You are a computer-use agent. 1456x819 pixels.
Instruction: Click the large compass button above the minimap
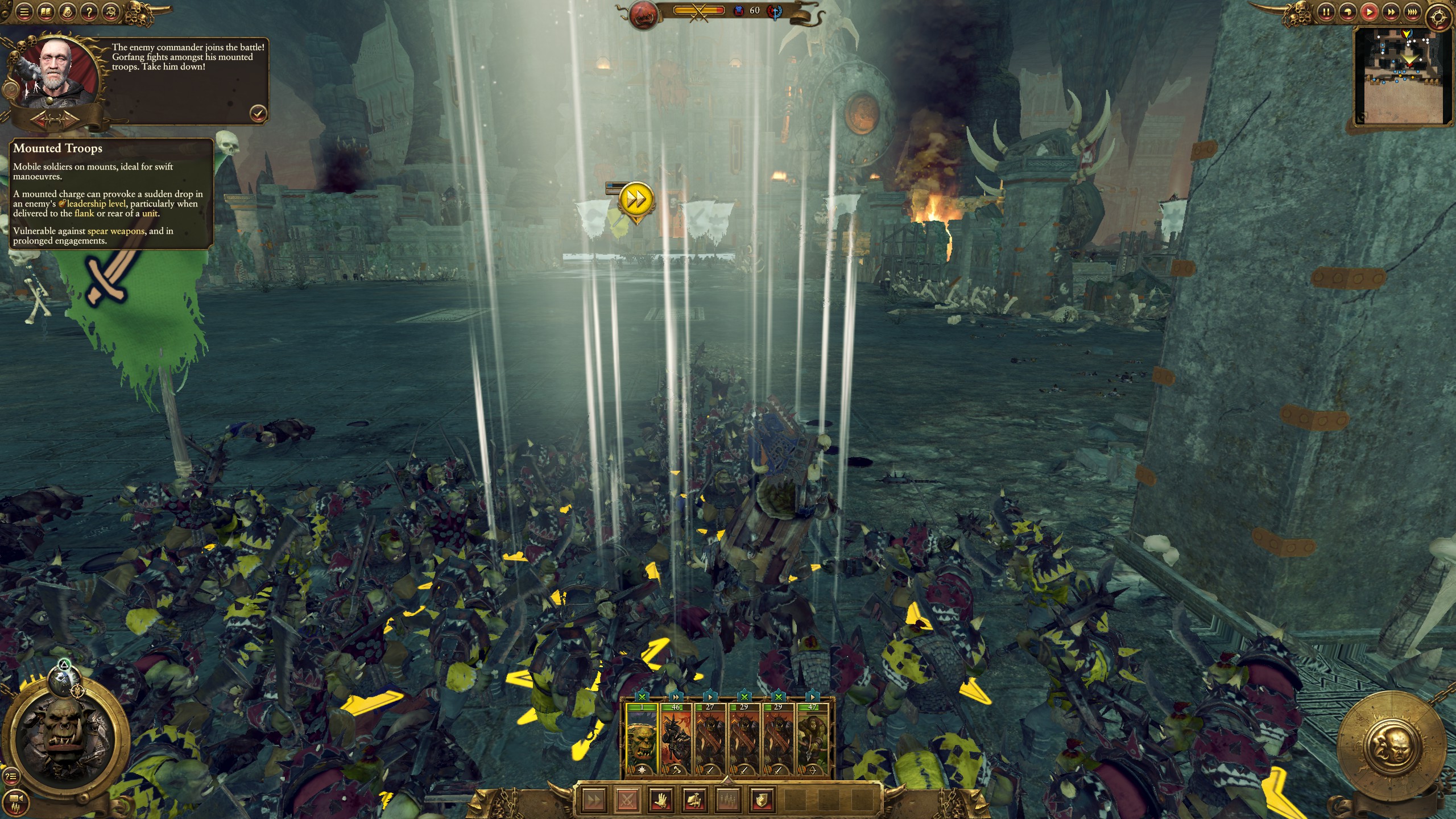1438,18
